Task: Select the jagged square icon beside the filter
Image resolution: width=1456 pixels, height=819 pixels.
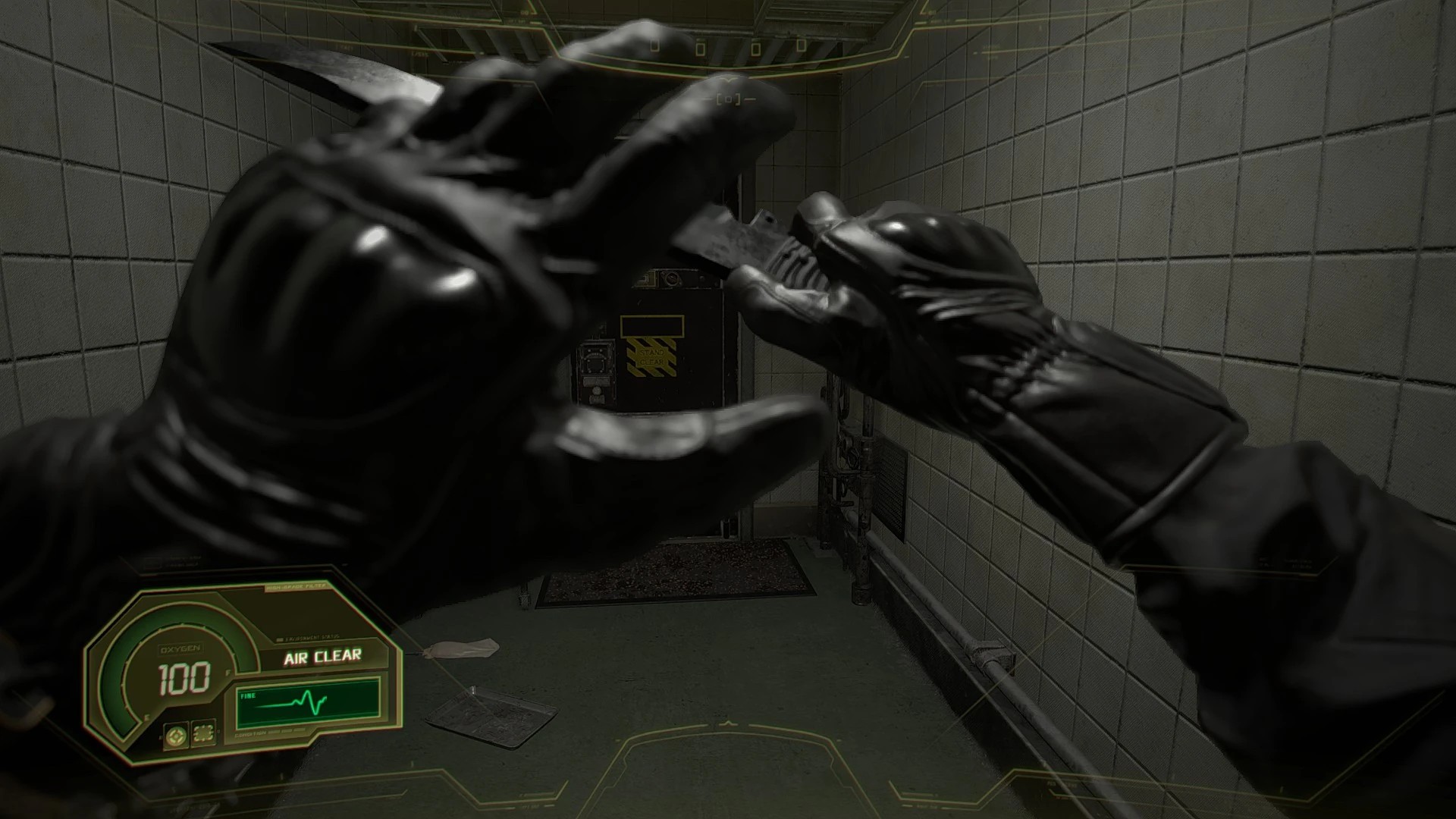Action: point(203,733)
